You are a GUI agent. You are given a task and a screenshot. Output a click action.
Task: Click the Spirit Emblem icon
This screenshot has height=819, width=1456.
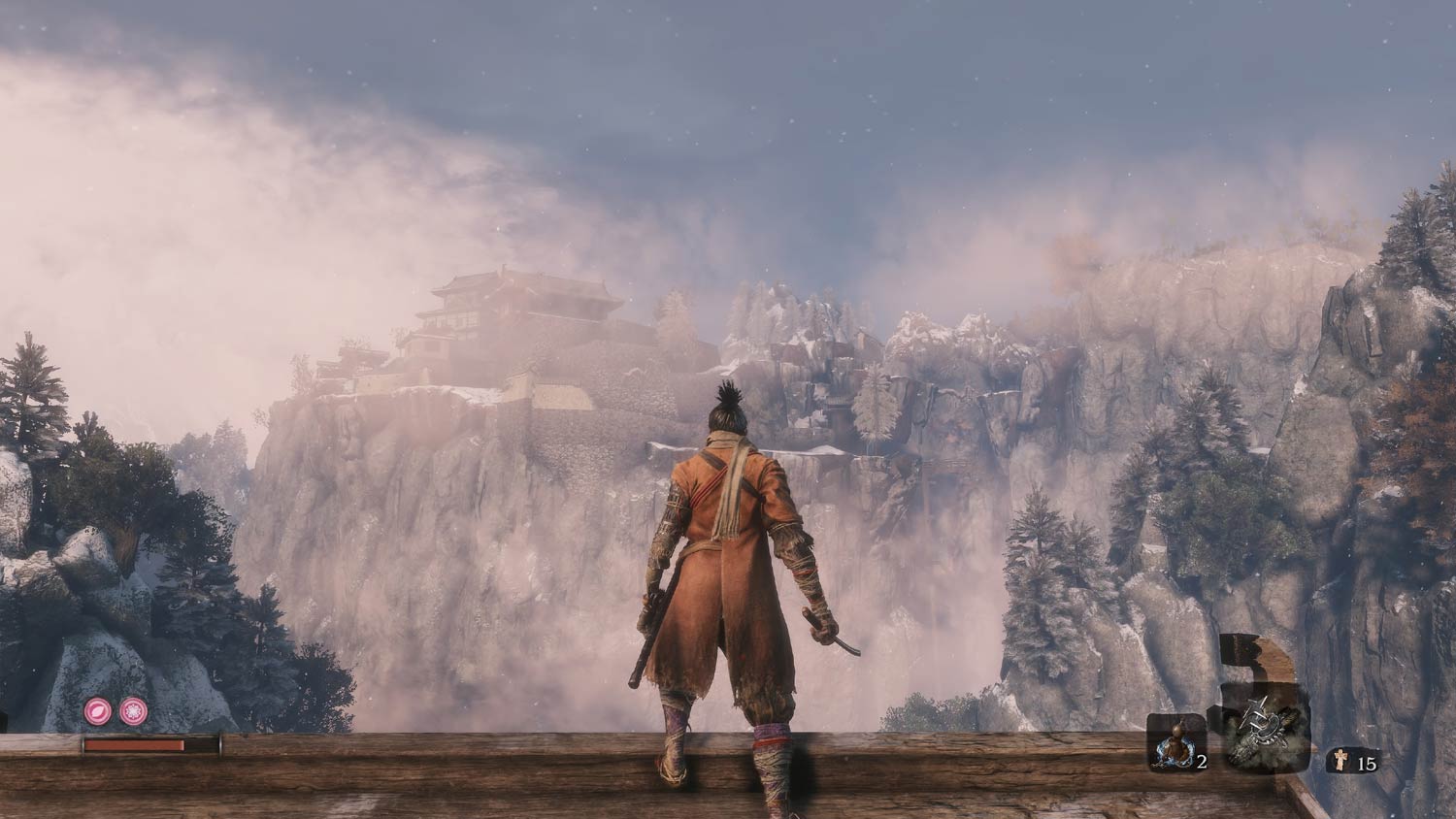pos(1340,760)
